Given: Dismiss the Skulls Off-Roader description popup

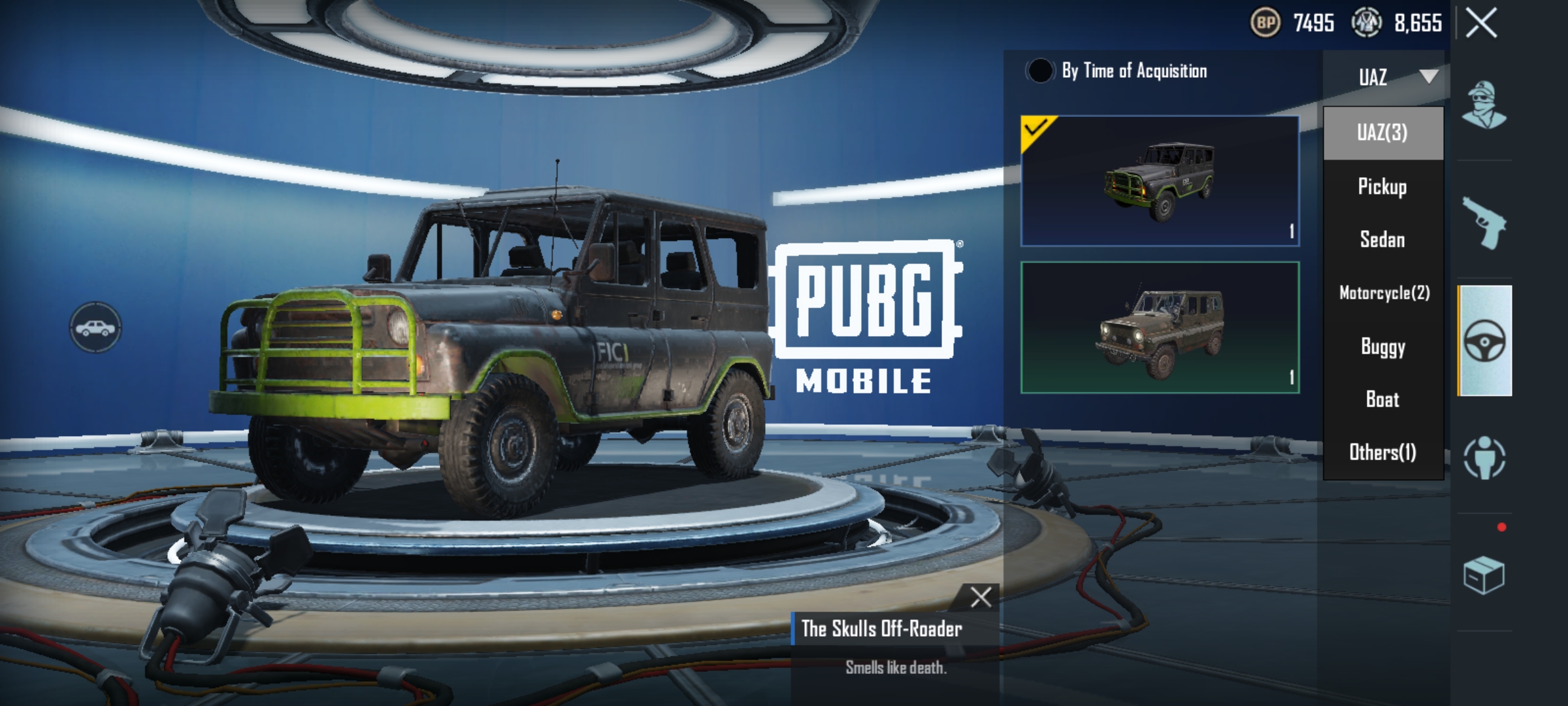Looking at the screenshot, I should [981, 597].
